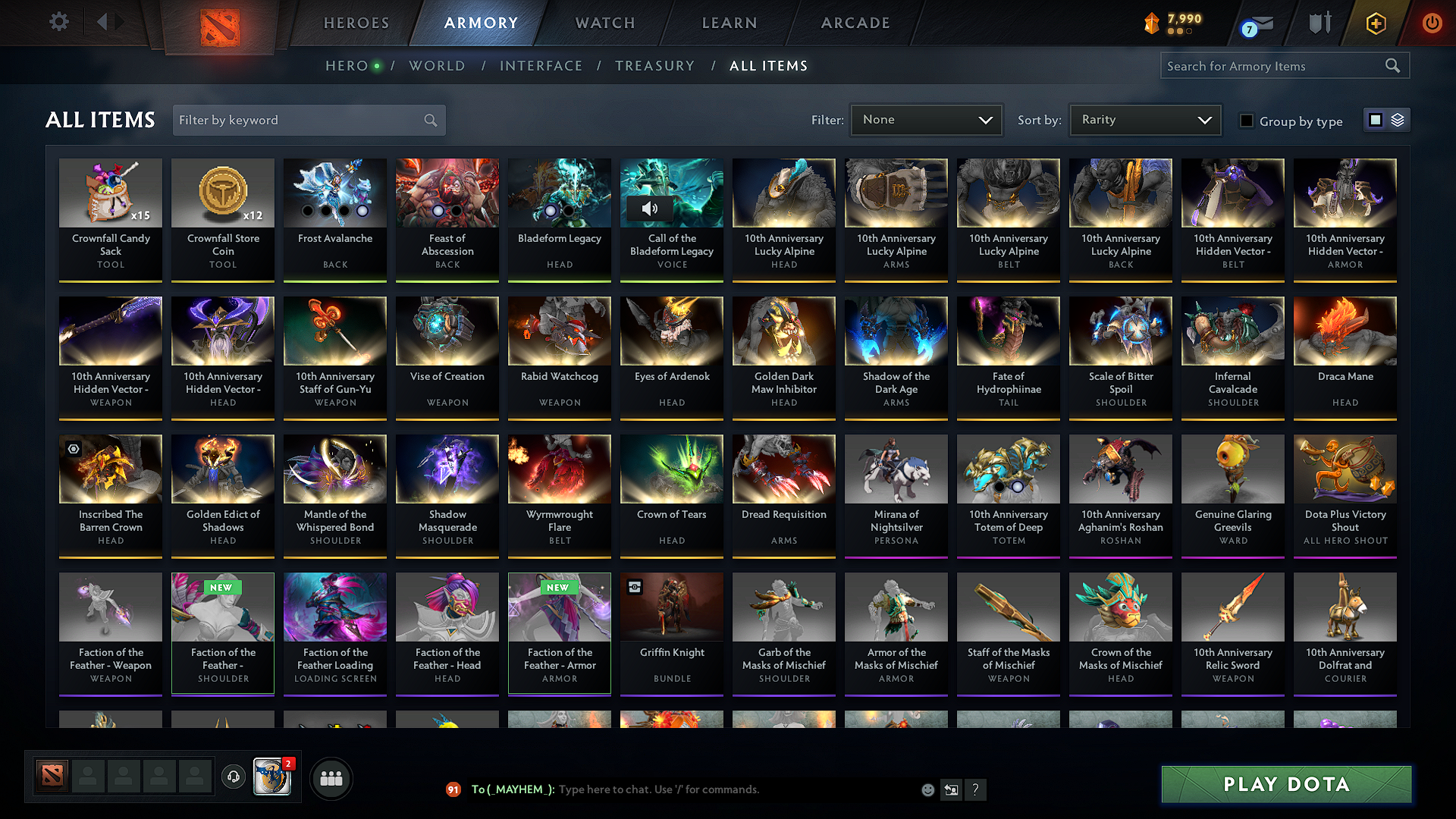Image resolution: width=1456 pixels, height=819 pixels.
Task: Click the settings gear at top left
Action: [58, 22]
